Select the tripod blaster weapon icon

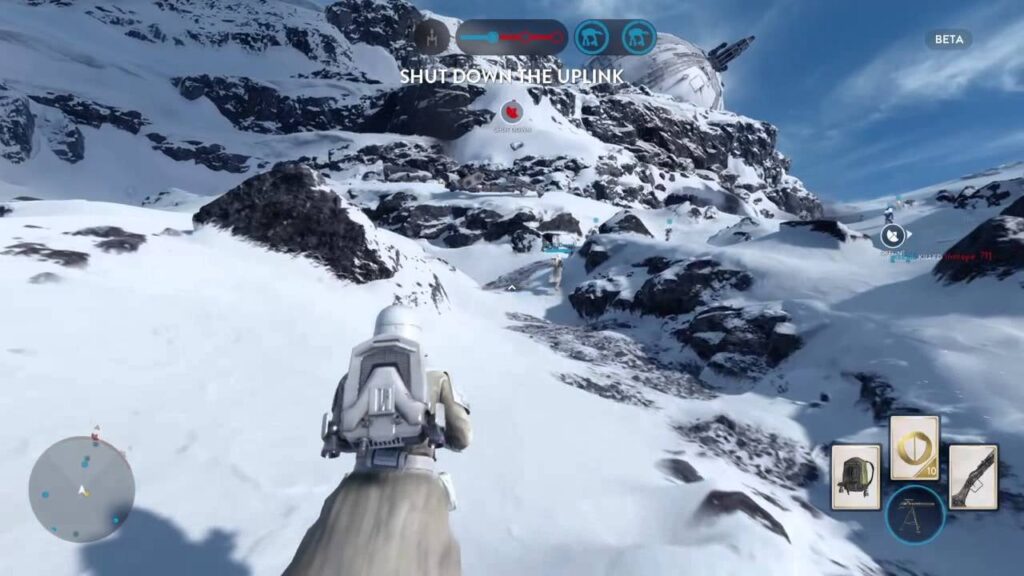pos(914,513)
